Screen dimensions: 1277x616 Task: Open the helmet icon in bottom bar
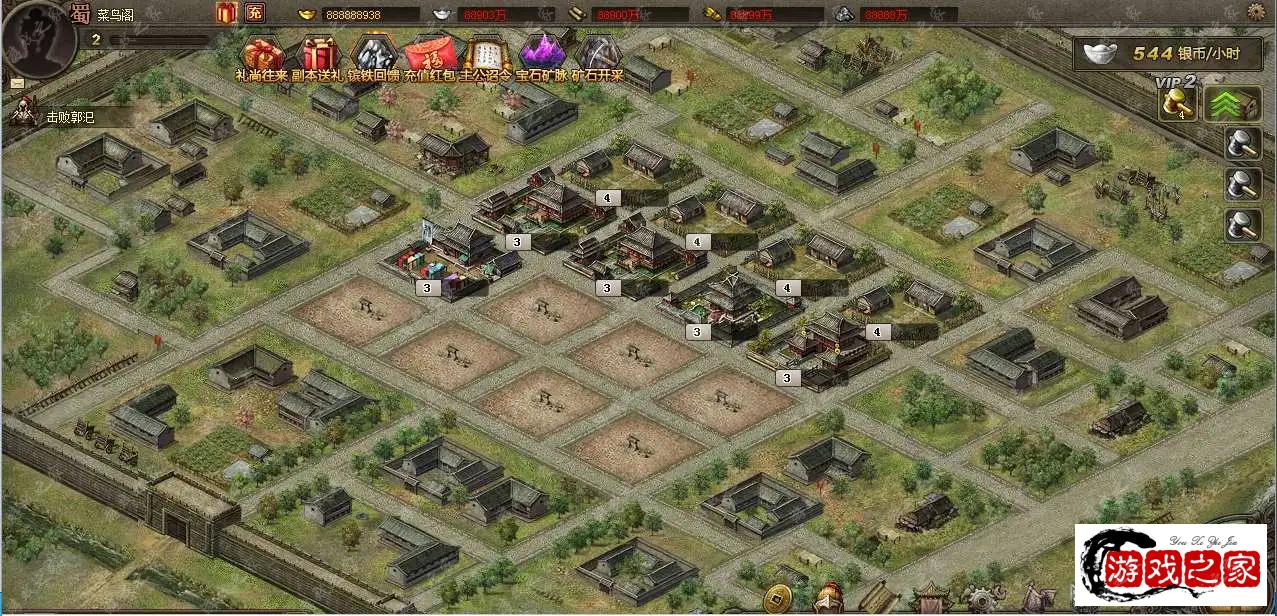(x=827, y=600)
